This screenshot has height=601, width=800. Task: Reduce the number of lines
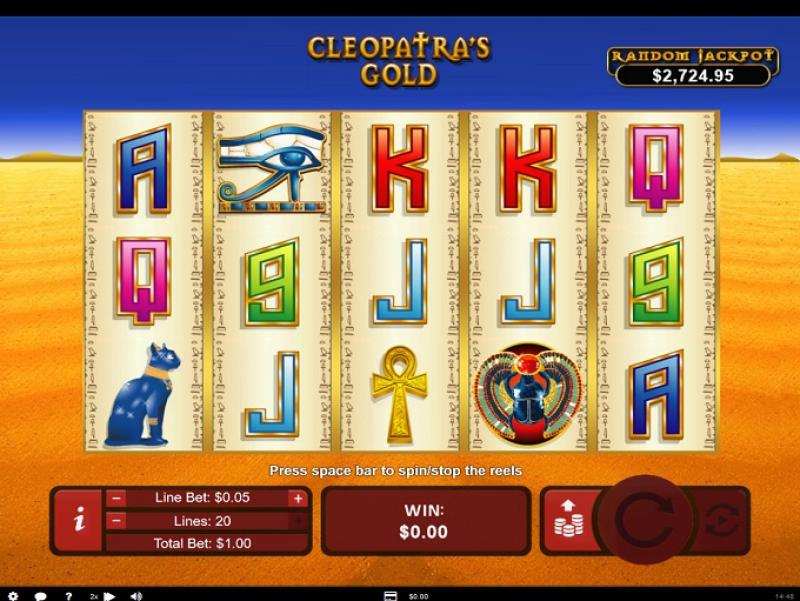[117, 521]
